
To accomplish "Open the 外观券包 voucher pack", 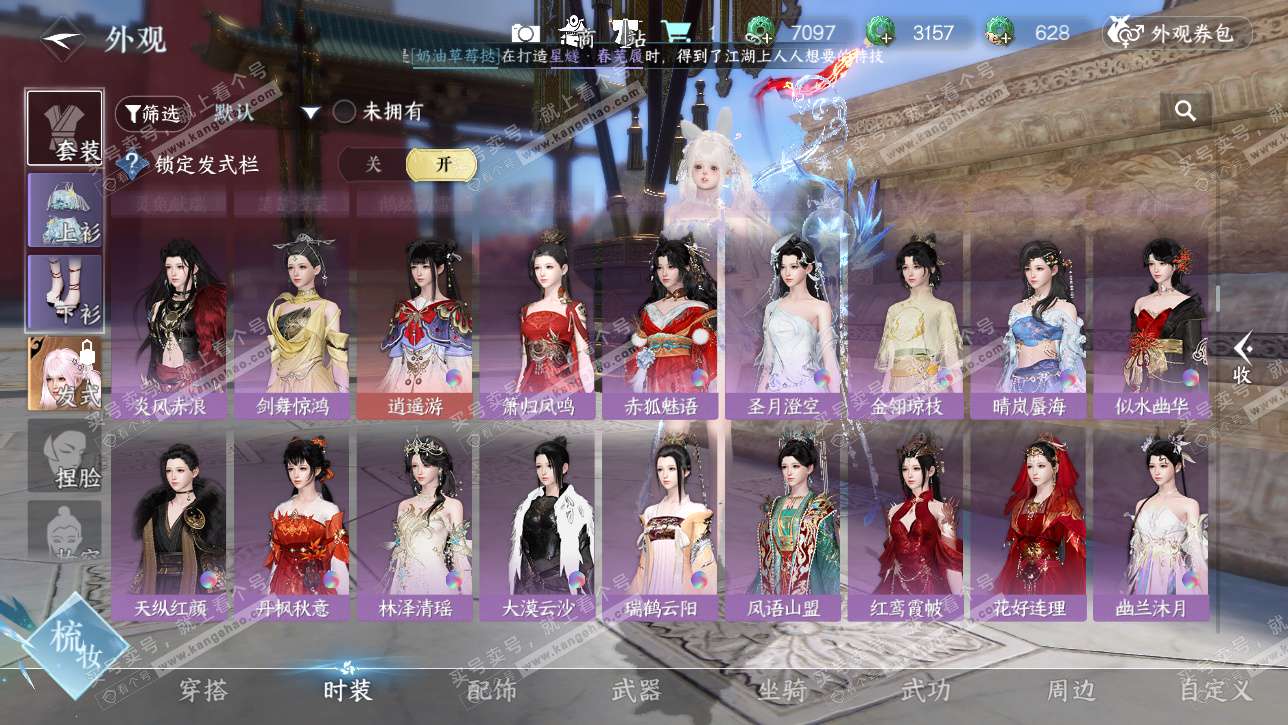I will tap(1178, 33).
